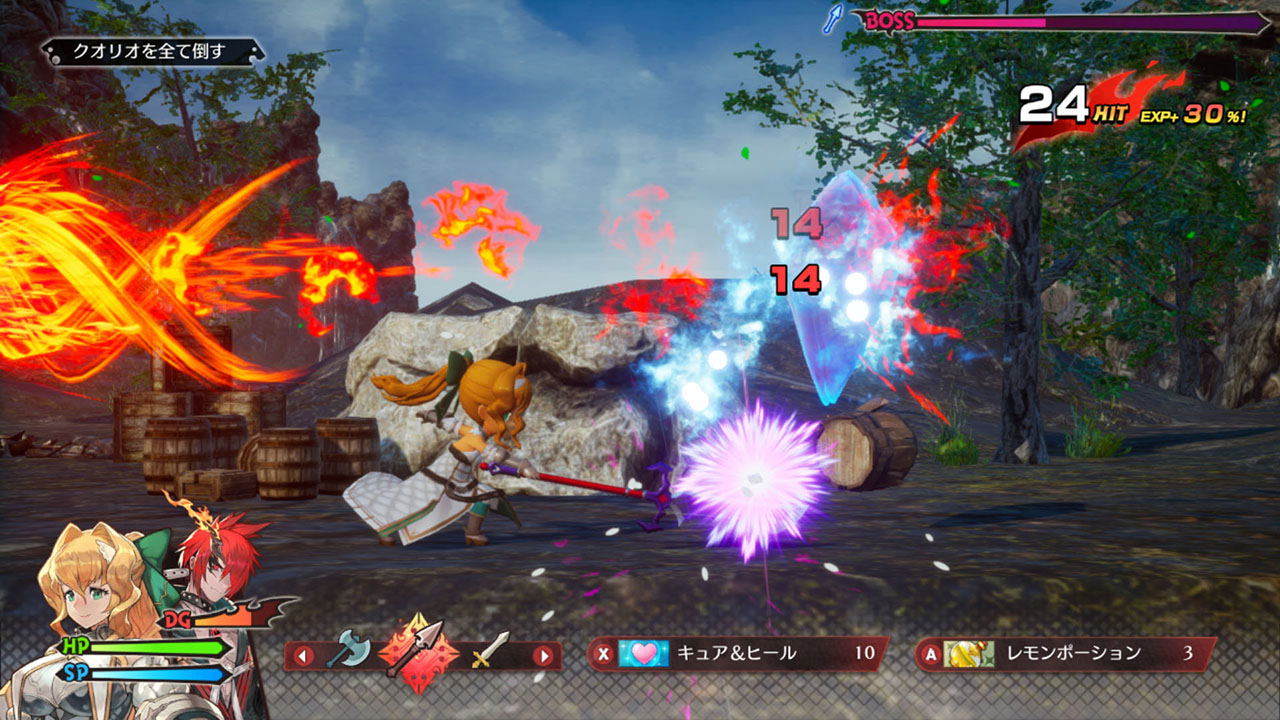Image resolution: width=1280 pixels, height=720 pixels.
Task: Use the レモンポーション item slot
Action: 1066,654
